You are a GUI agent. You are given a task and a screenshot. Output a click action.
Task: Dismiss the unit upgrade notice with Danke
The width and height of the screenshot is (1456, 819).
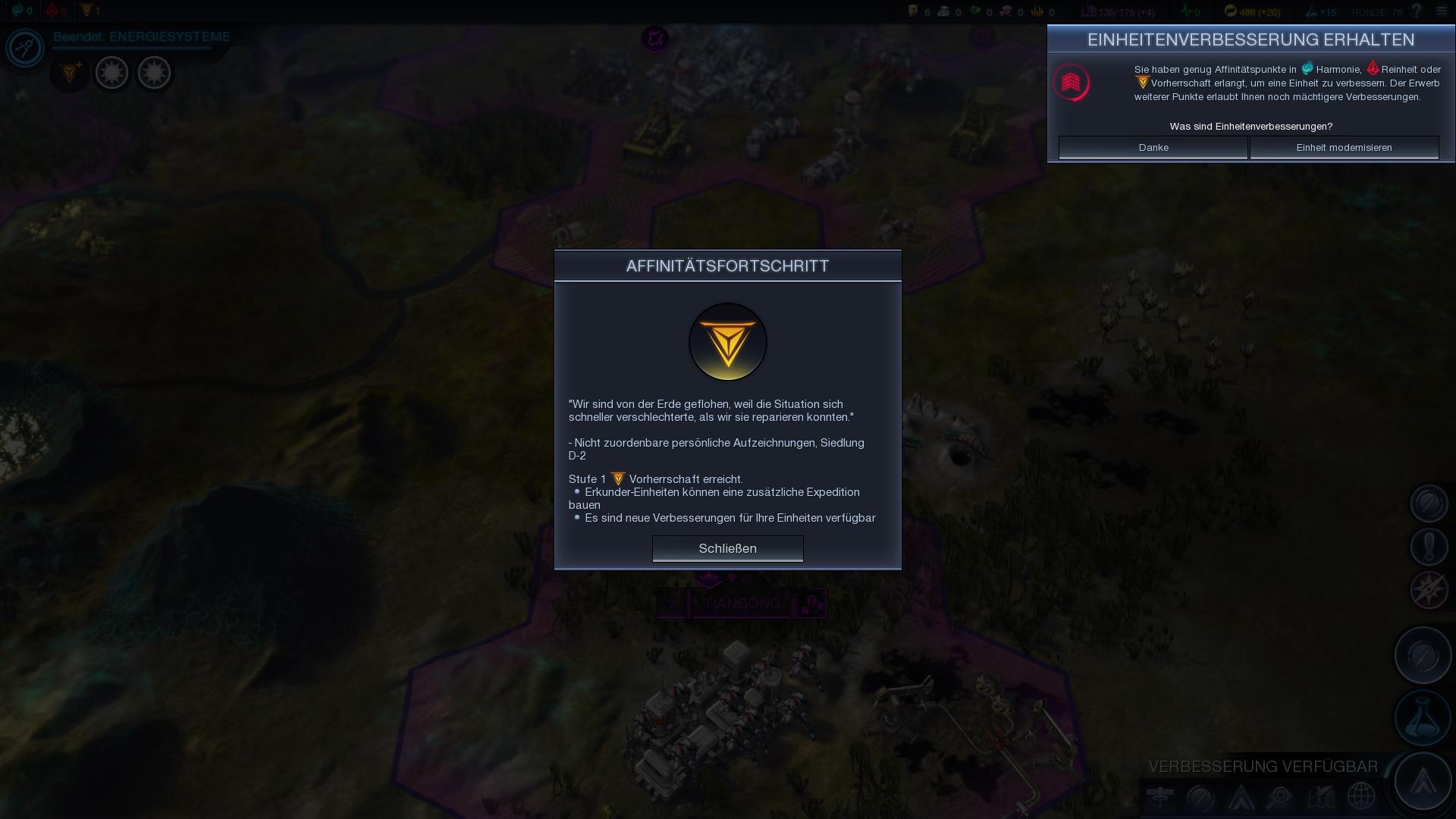tap(1153, 147)
